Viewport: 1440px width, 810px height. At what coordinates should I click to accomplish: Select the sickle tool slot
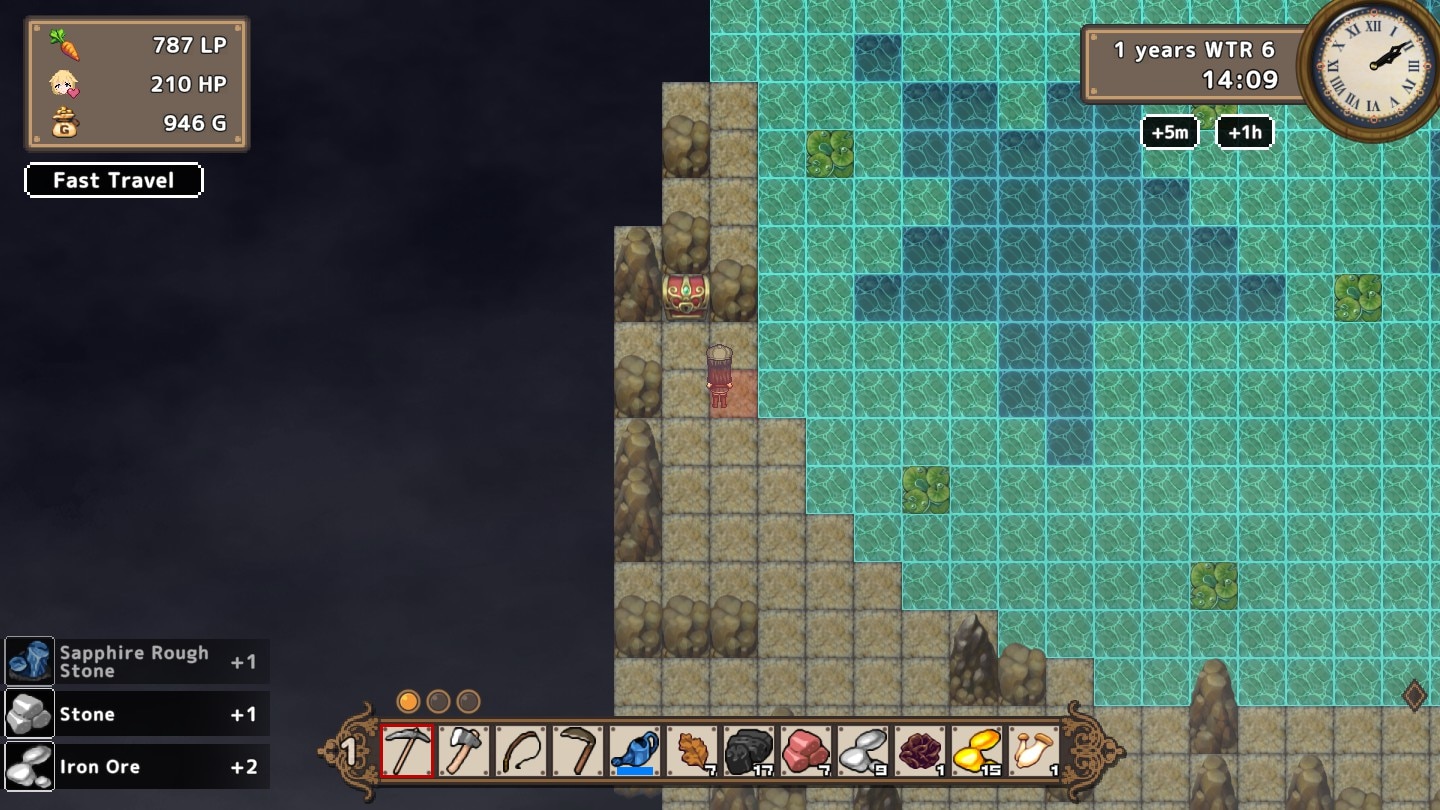coord(578,750)
